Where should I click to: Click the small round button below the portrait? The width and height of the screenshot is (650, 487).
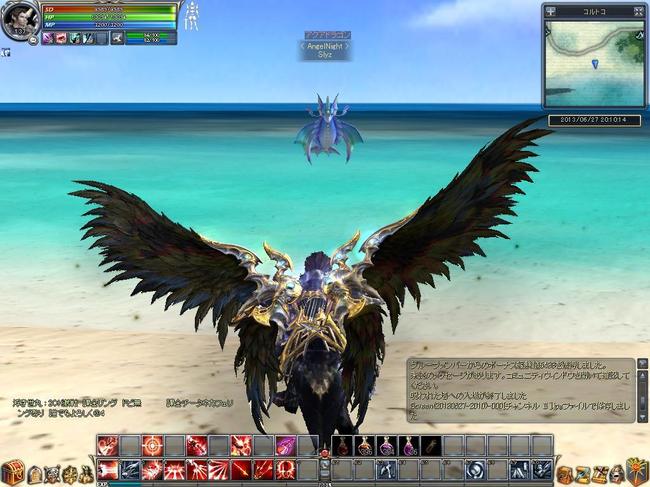[x=32, y=40]
